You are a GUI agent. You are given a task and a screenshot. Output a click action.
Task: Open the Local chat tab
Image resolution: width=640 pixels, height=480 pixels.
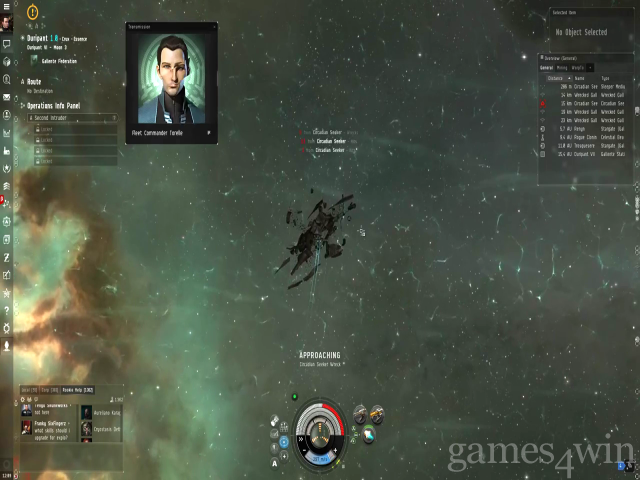(x=30, y=388)
